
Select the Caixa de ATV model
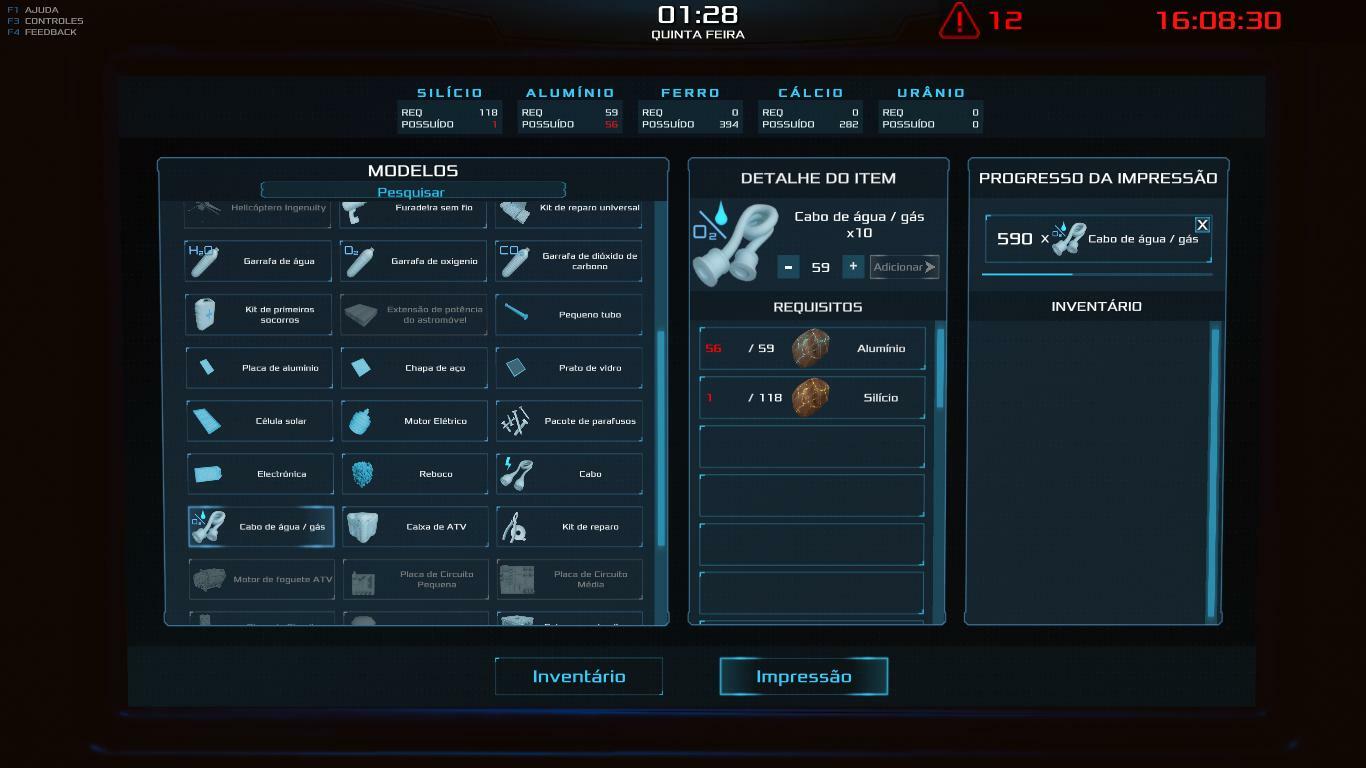pyautogui.click(x=414, y=527)
